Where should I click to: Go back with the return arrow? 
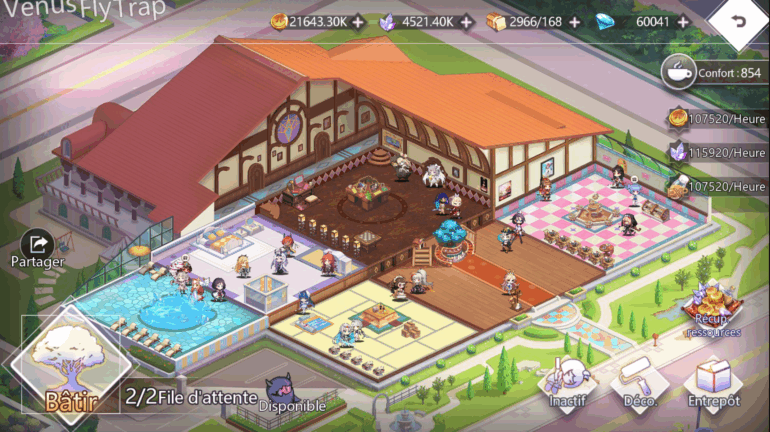[739, 21]
